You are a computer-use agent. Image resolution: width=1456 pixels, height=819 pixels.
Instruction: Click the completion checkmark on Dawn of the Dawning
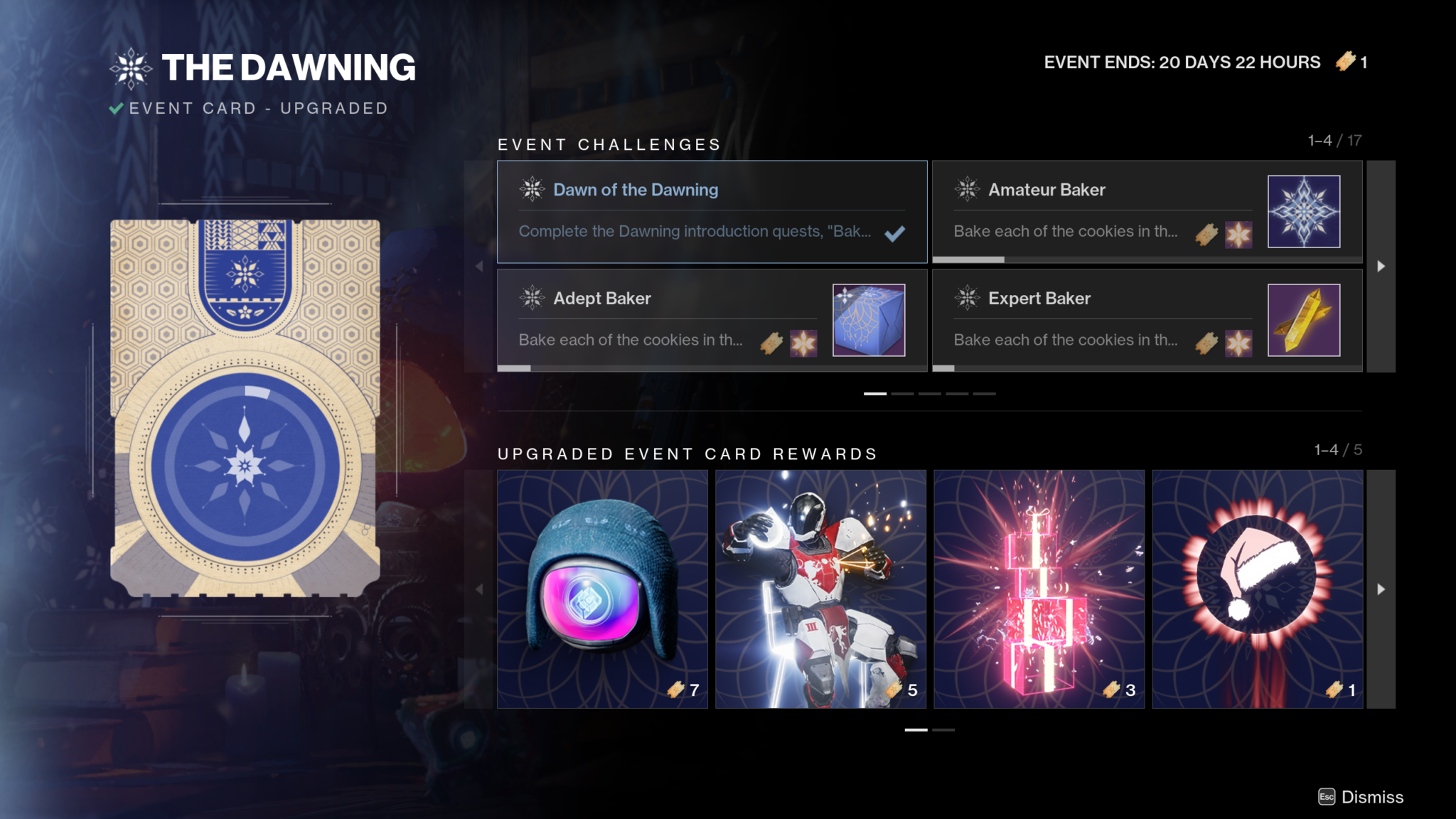[895, 232]
